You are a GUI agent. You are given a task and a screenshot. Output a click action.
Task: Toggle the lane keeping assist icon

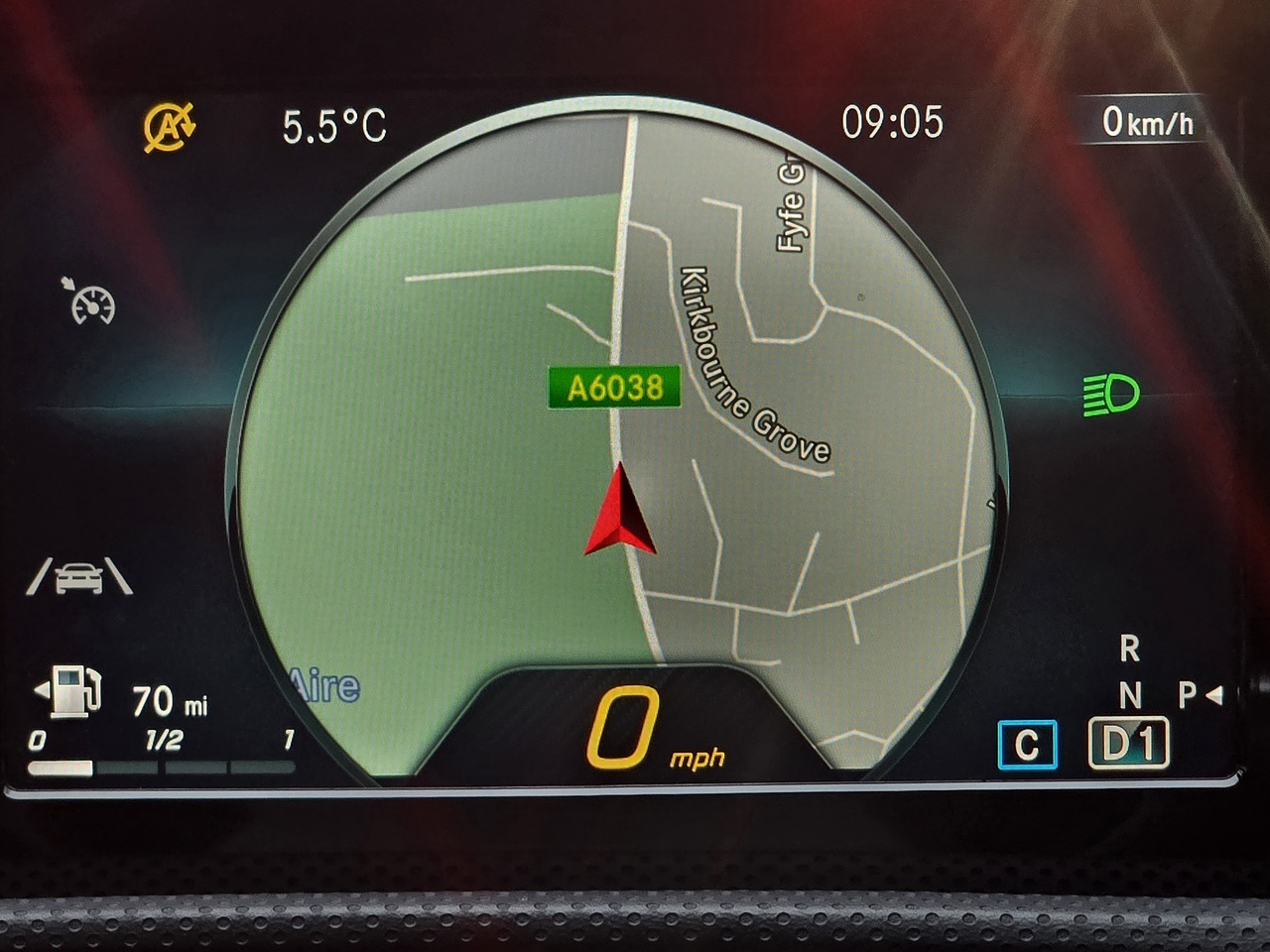(79, 576)
